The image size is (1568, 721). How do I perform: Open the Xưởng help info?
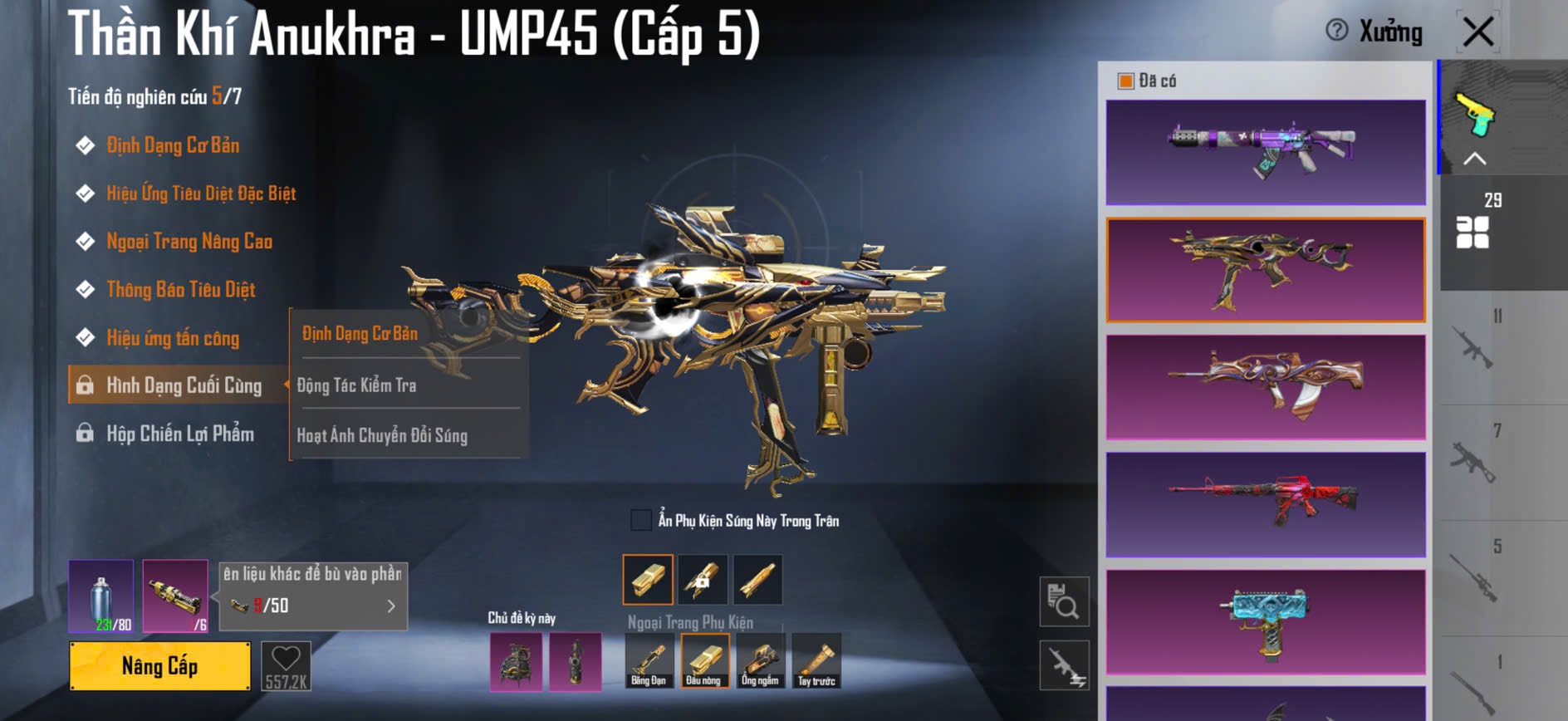pyautogui.click(x=1337, y=31)
